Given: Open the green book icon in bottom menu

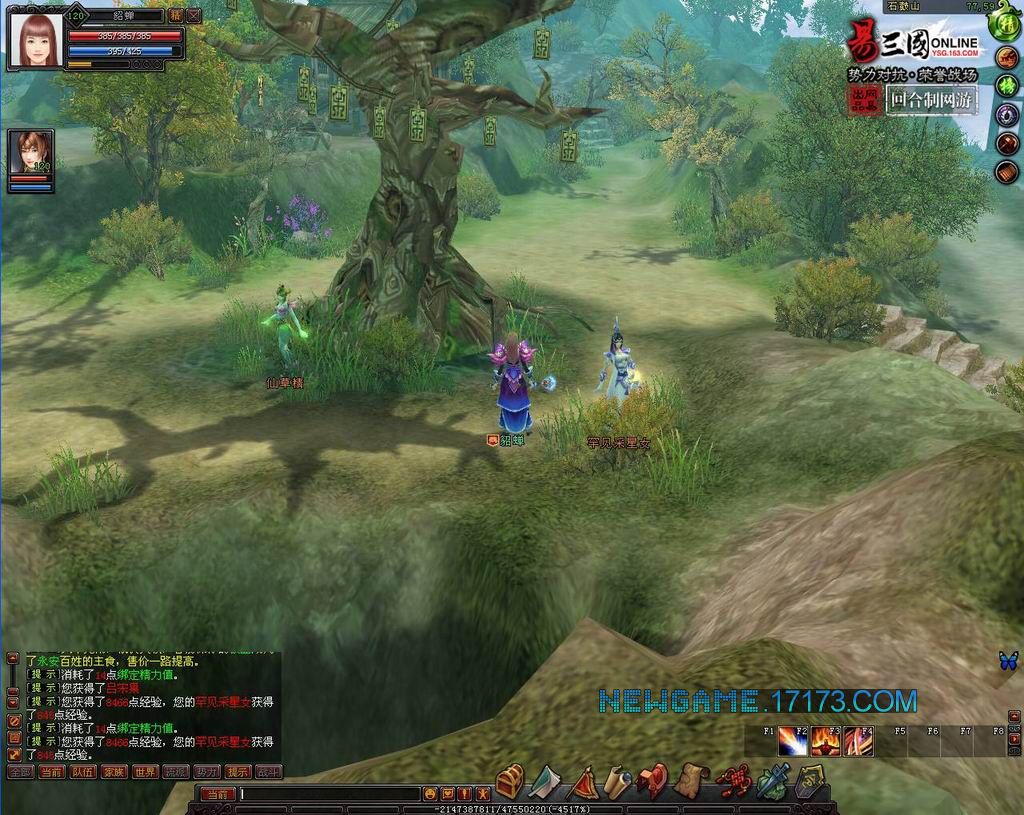Looking at the screenshot, I should tap(545, 780).
